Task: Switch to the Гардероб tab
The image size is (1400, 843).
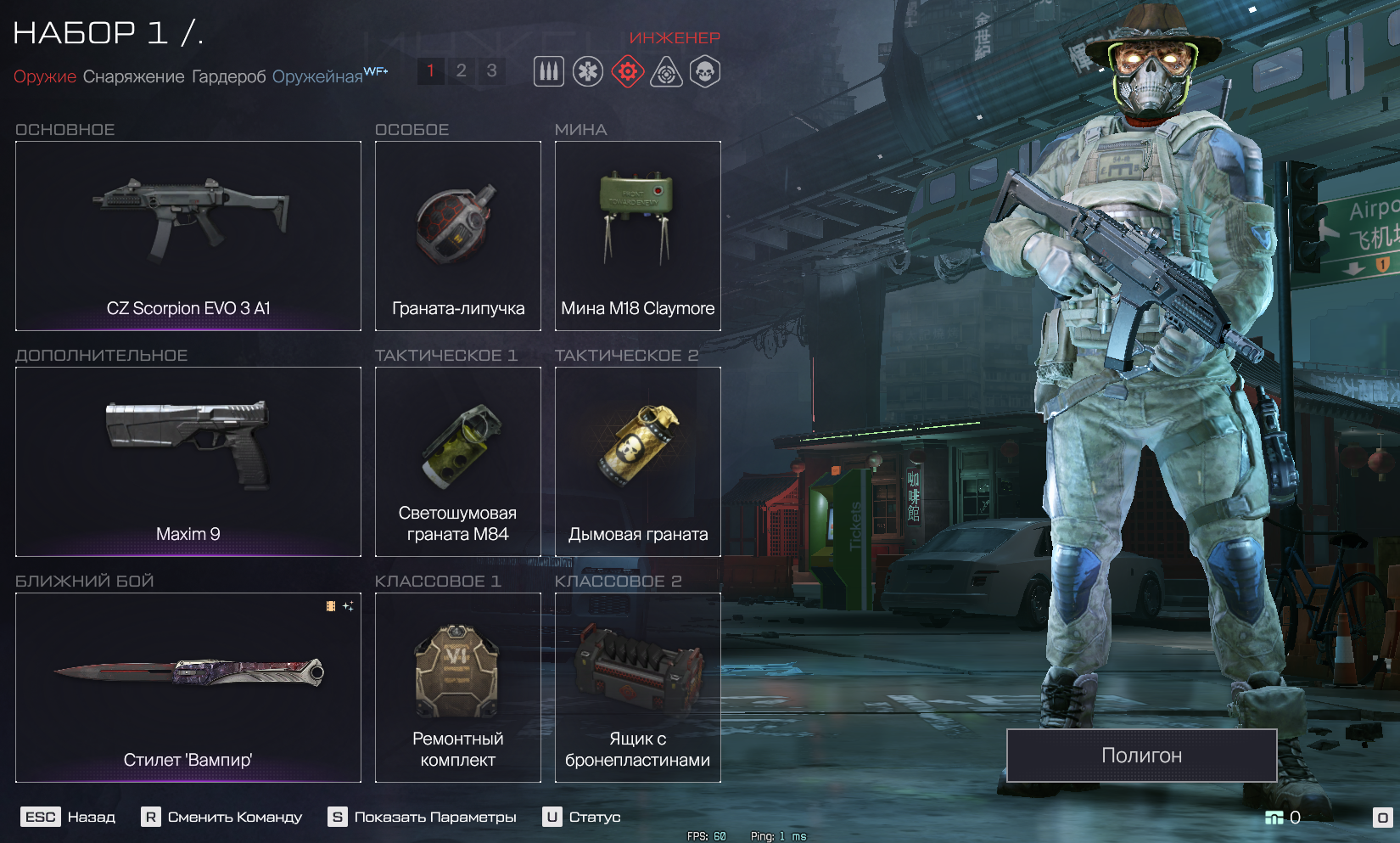Action: [228, 76]
